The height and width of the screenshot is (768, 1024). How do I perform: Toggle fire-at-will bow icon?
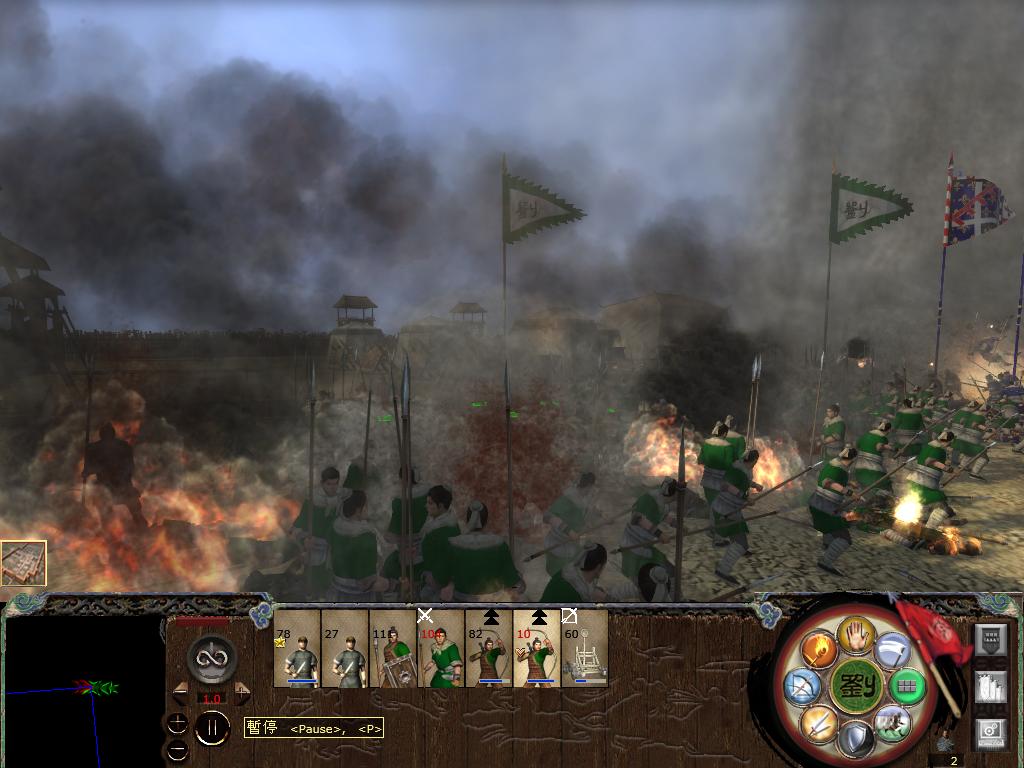pos(802,687)
